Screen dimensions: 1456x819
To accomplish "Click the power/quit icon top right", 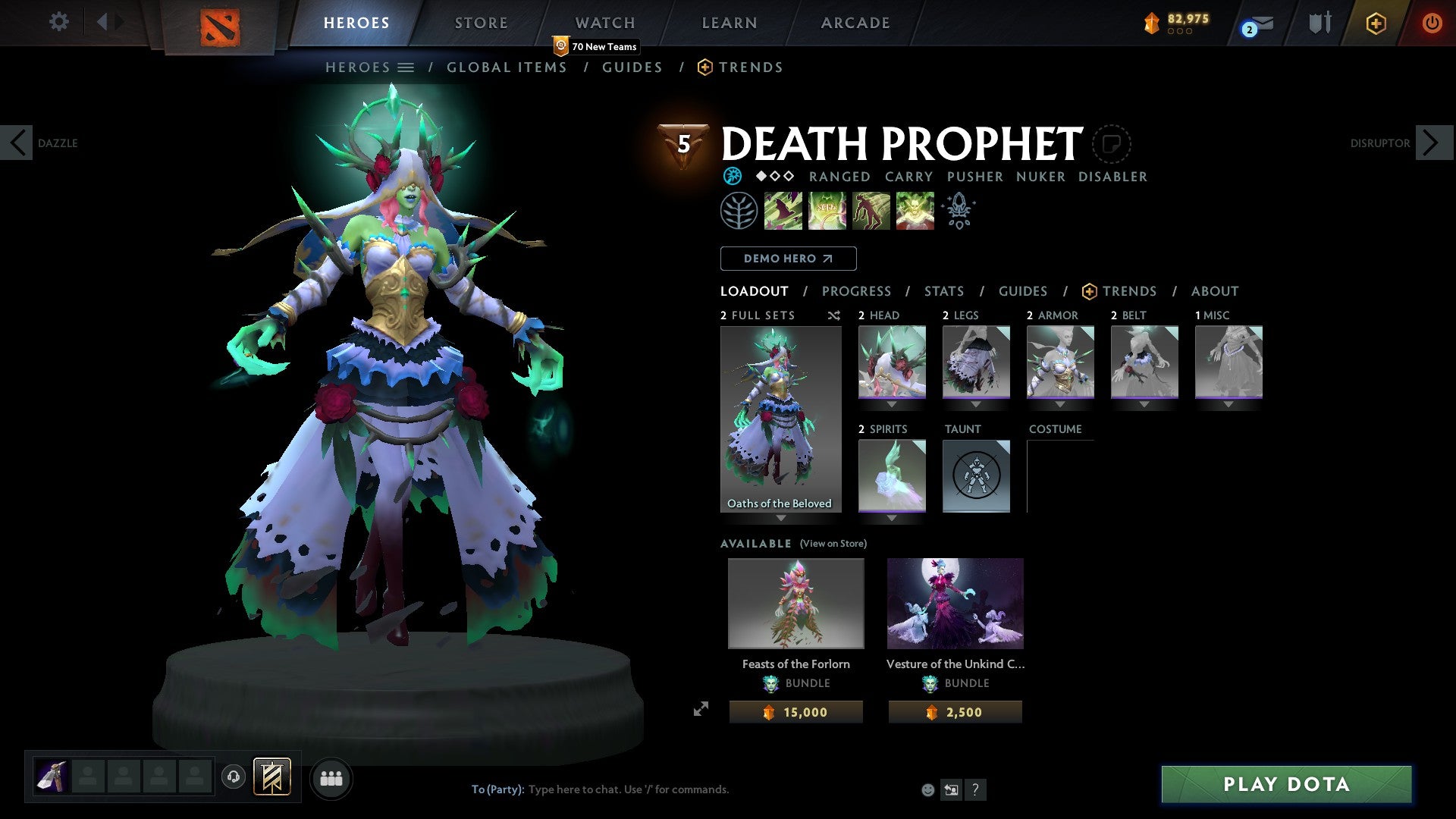I will 1432,23.
